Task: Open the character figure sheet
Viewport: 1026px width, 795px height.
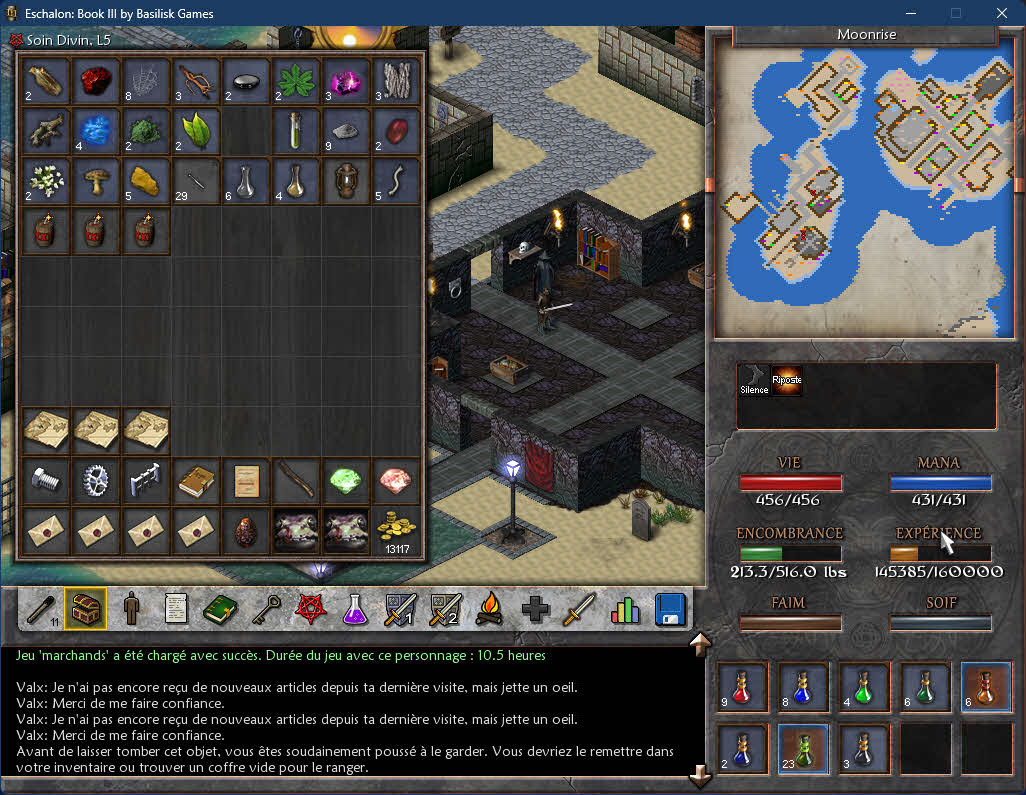Action: 131,609
